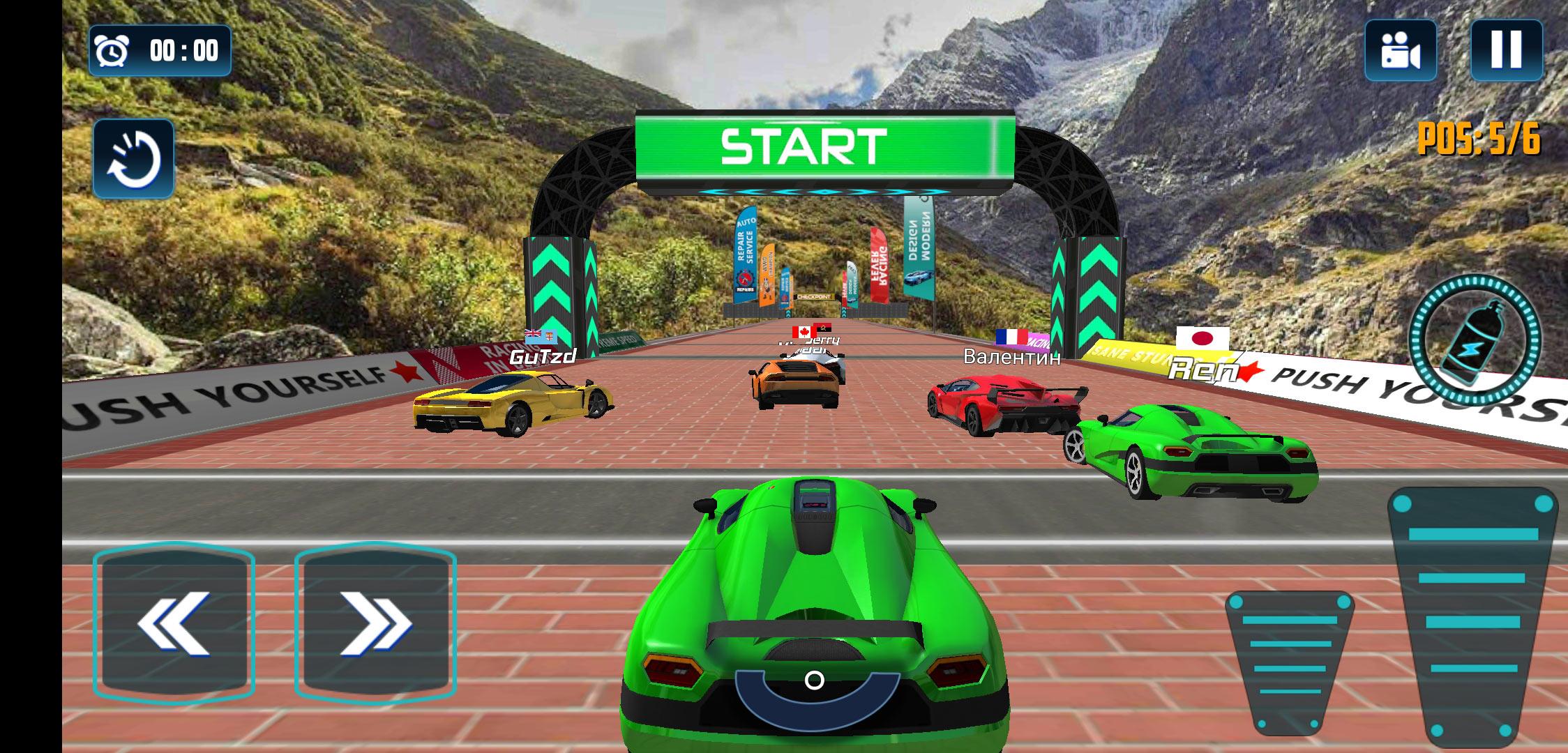Hit the tall accelerator pedal
Image resolution: width=1568 pixels, height=753 pixels.
pos(1472,614)
